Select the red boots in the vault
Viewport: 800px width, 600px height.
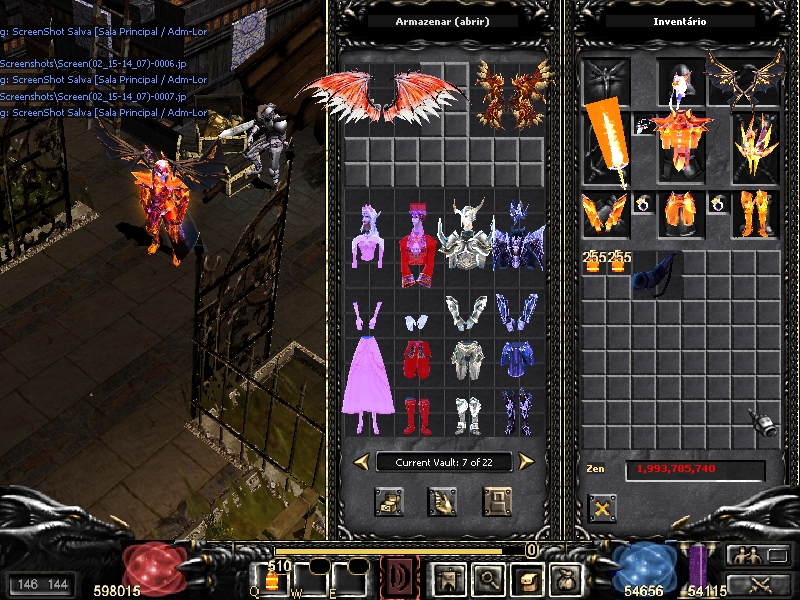tap(417, 414)
